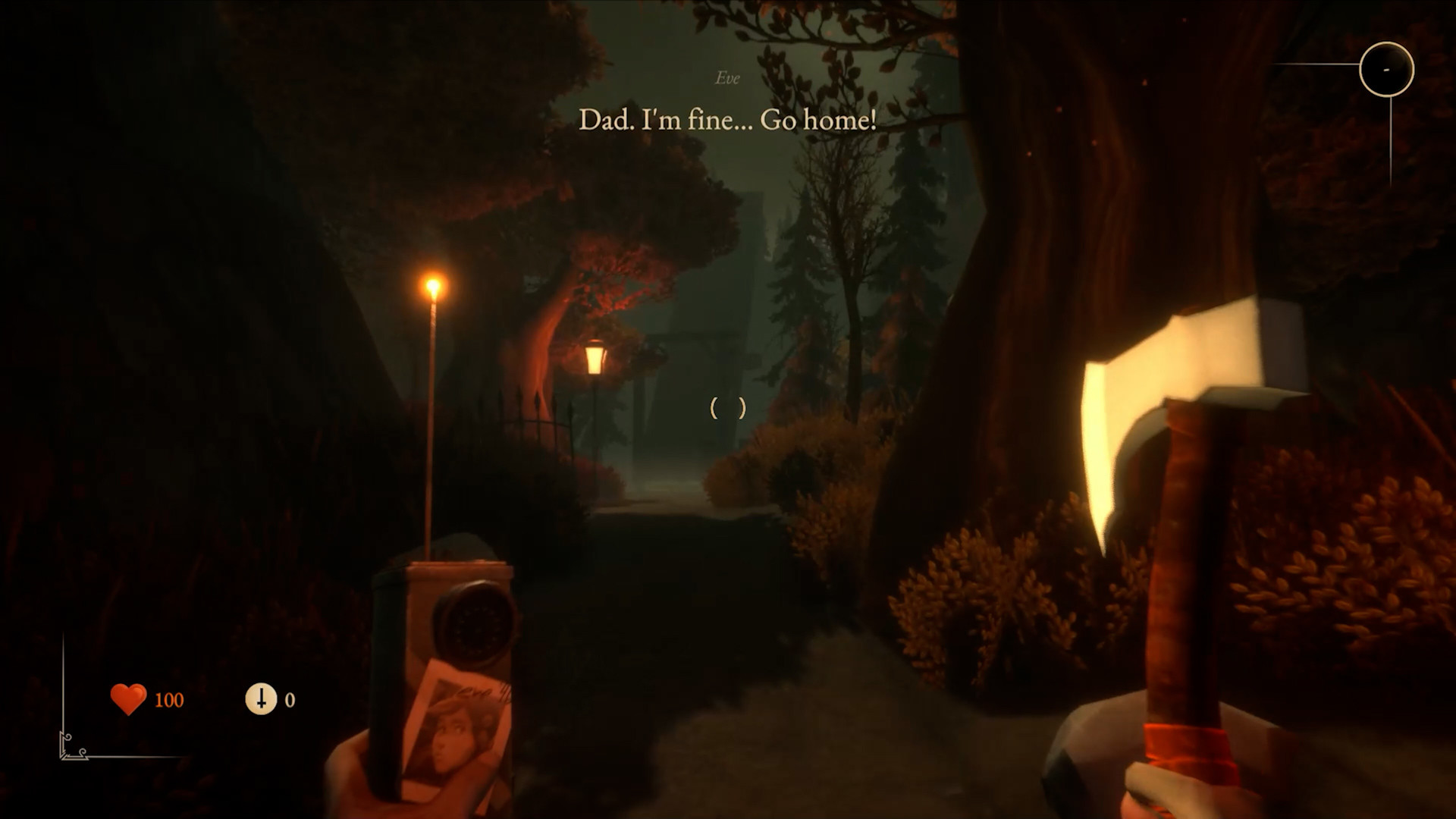Click the health value reading 100

coord(171,698)
